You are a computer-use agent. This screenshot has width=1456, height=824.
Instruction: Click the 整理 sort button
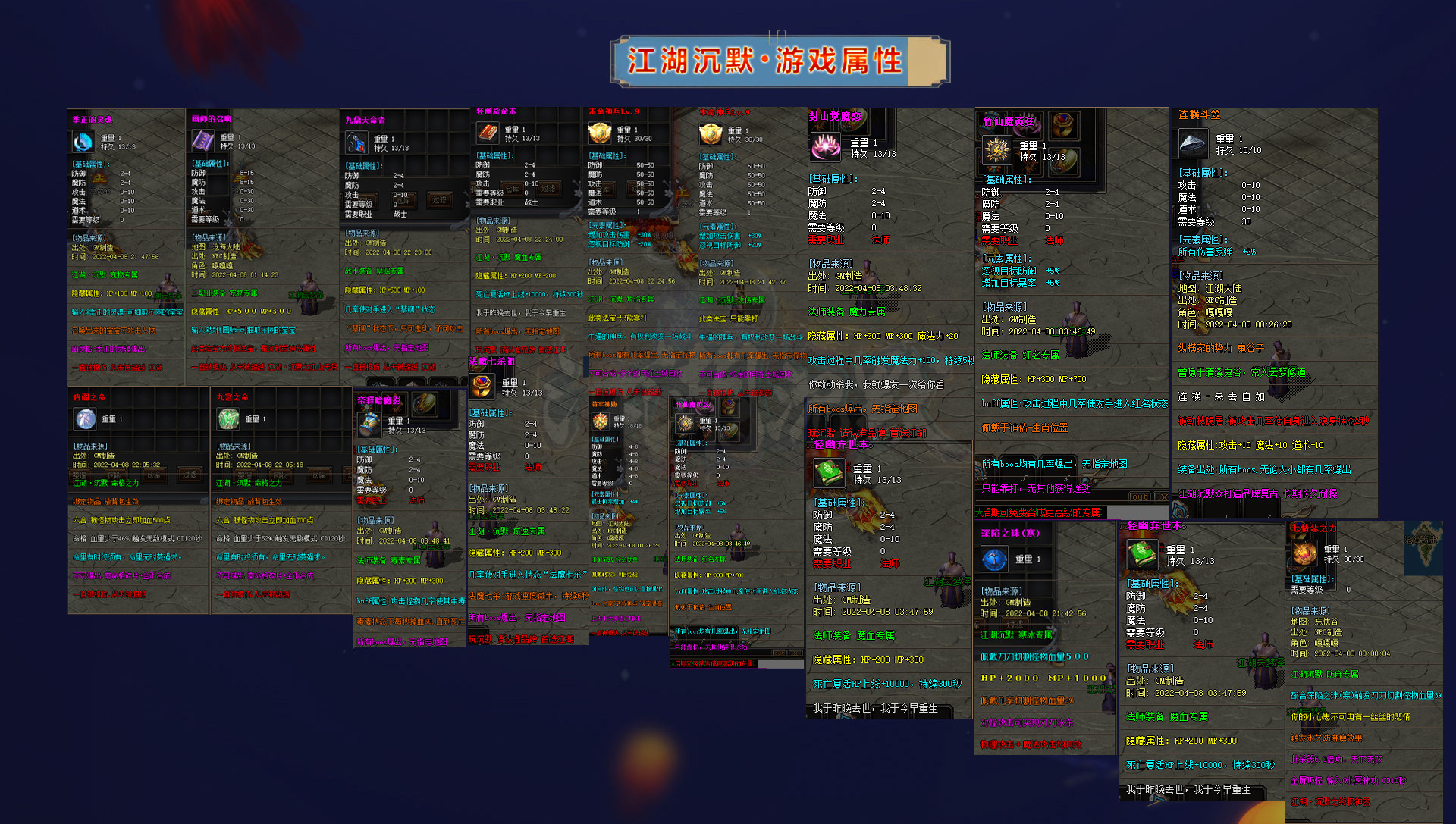pos(79,474)
